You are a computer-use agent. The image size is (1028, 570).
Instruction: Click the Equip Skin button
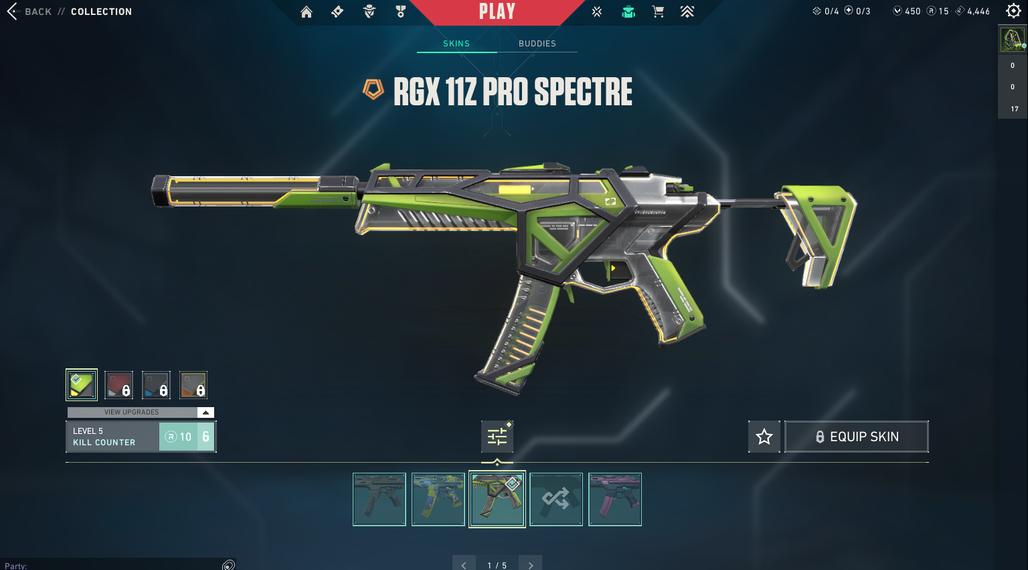(856, 437)
